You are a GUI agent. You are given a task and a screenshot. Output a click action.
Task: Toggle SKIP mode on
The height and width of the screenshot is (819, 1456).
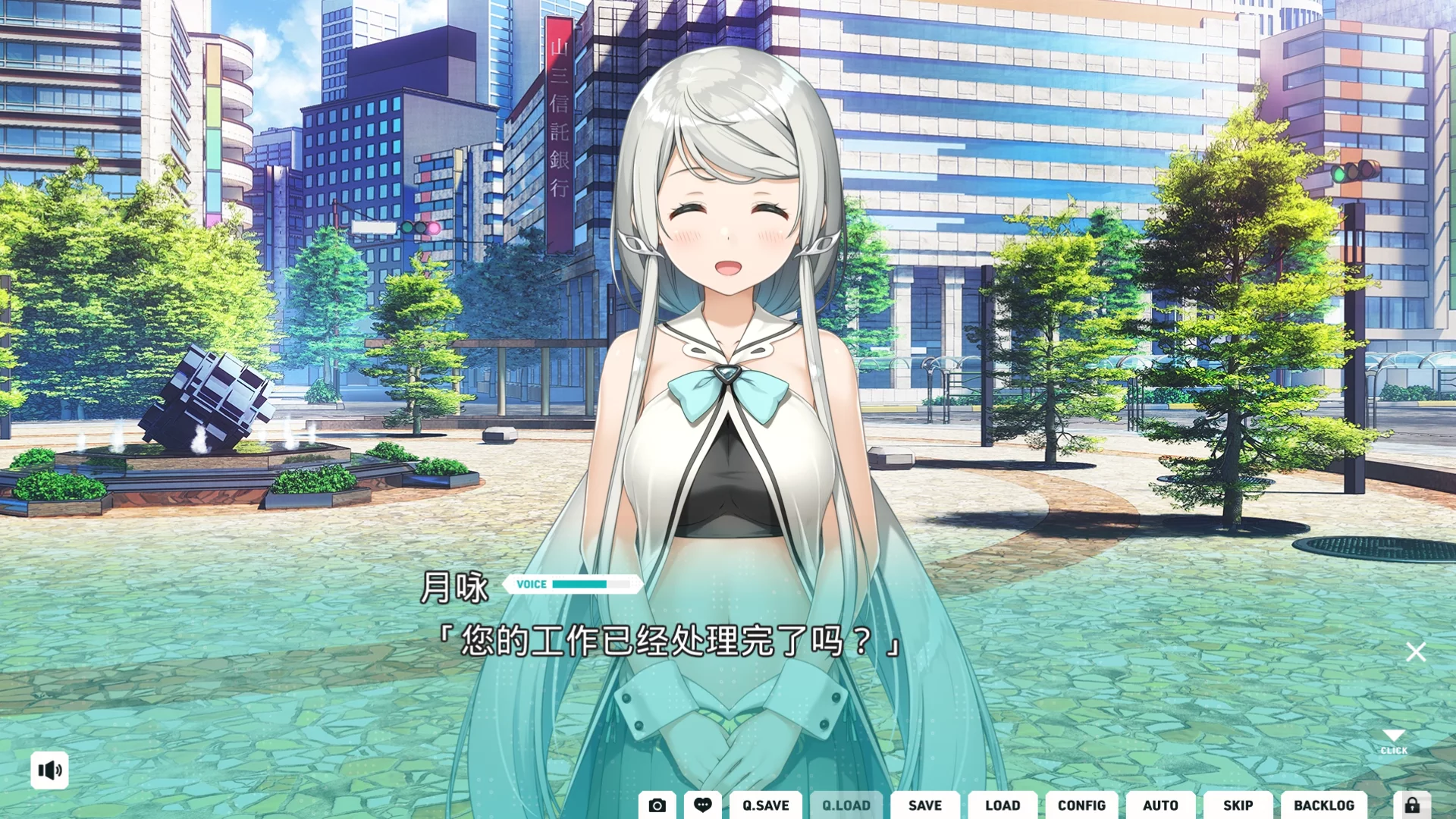pos(1237,806)
